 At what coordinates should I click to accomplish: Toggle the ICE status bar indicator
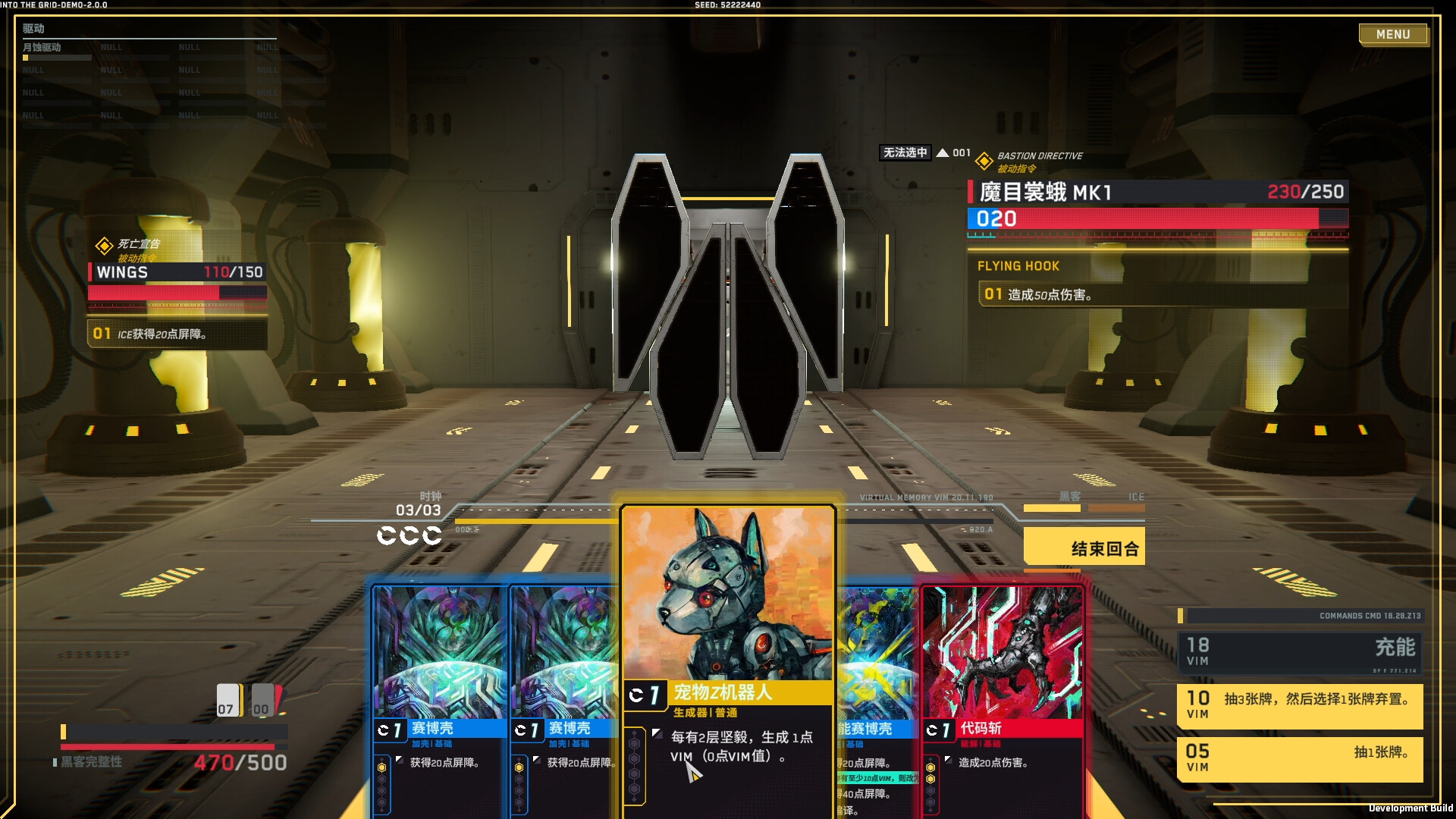1116,509
